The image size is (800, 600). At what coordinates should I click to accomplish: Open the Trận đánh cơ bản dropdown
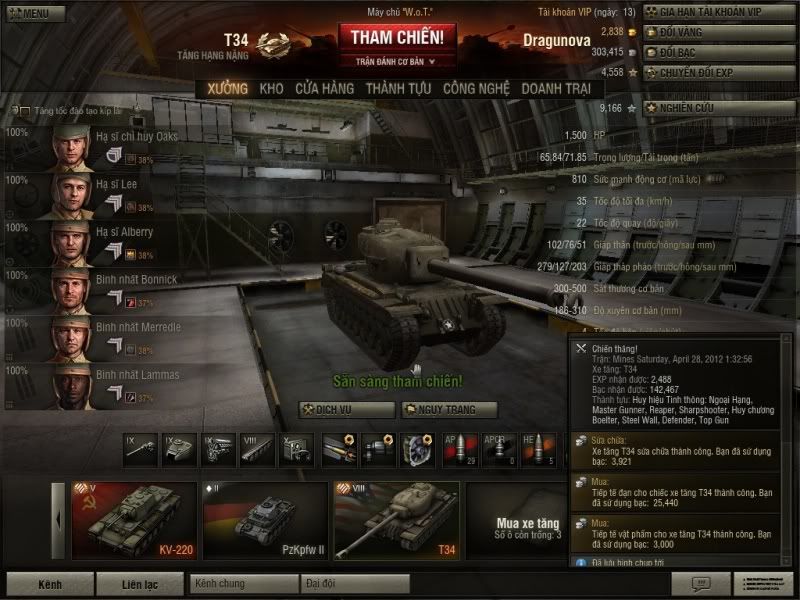(x=398, y=62)
